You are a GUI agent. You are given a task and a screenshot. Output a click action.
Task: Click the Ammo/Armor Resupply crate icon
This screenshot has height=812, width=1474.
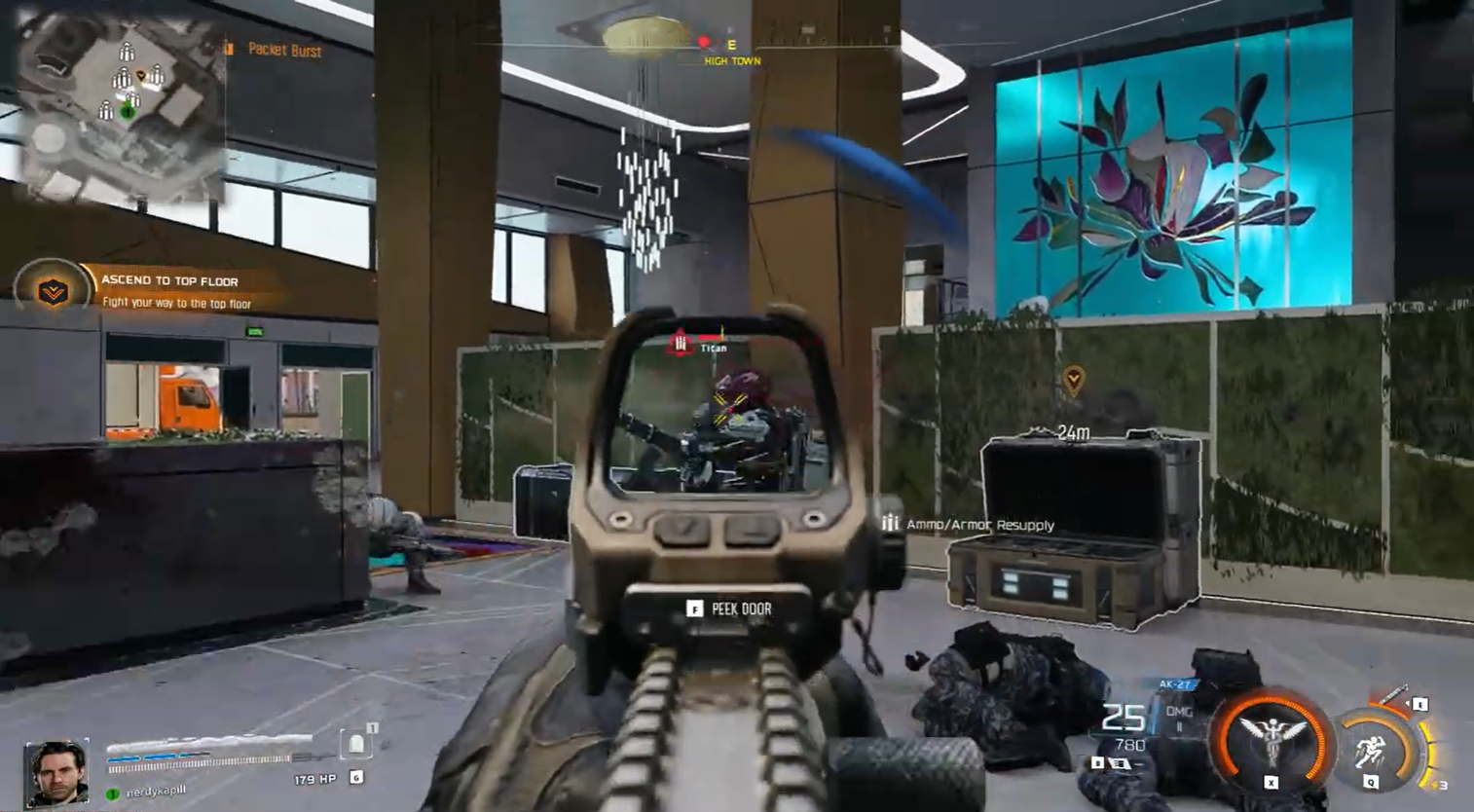892,524
